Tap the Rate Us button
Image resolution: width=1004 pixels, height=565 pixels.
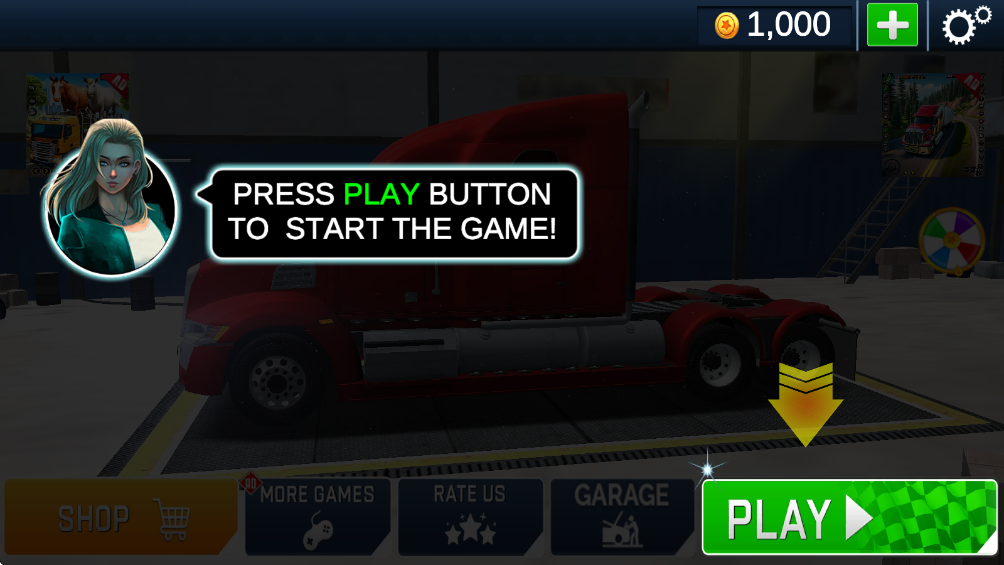pyautogui.click(x=470, y=516)
